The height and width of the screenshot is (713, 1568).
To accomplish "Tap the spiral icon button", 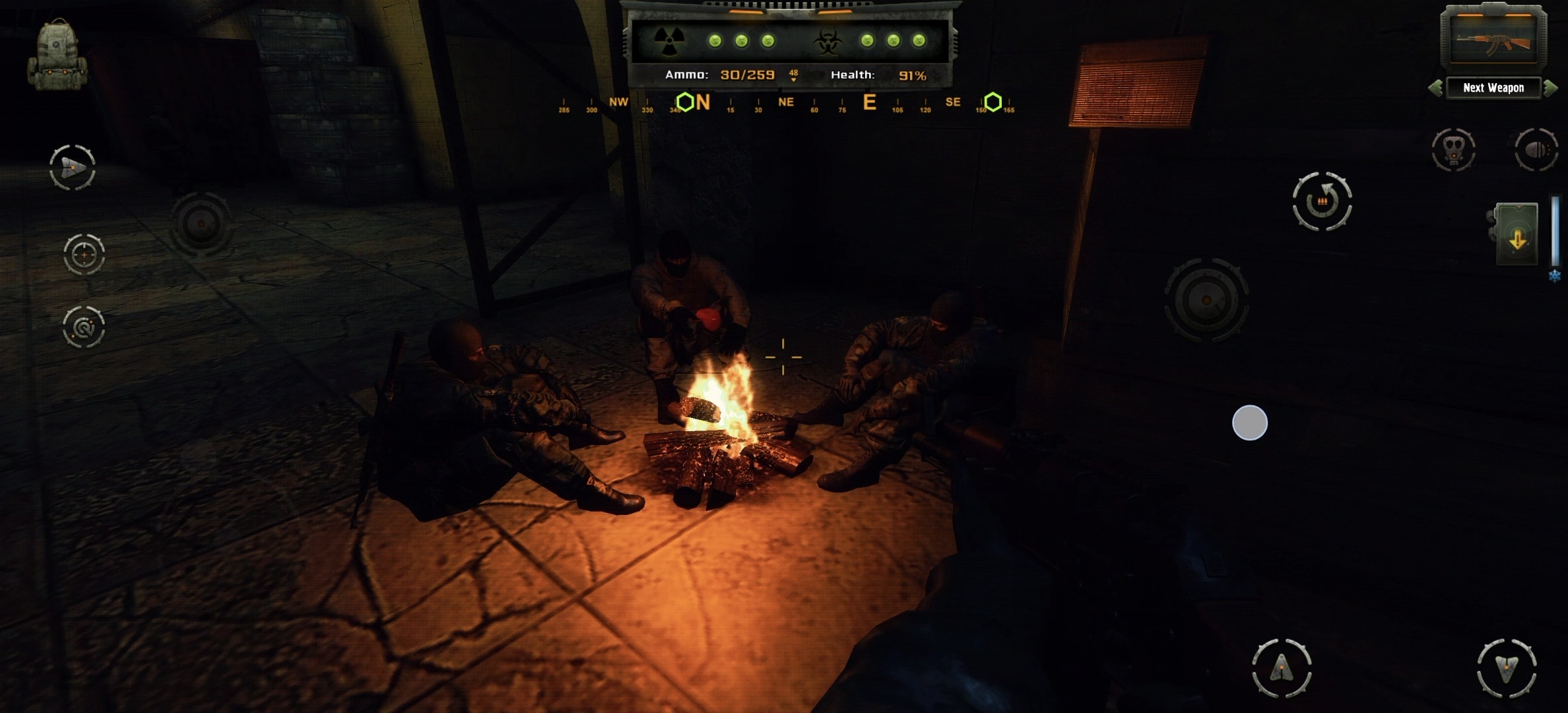I will [84, 326].
